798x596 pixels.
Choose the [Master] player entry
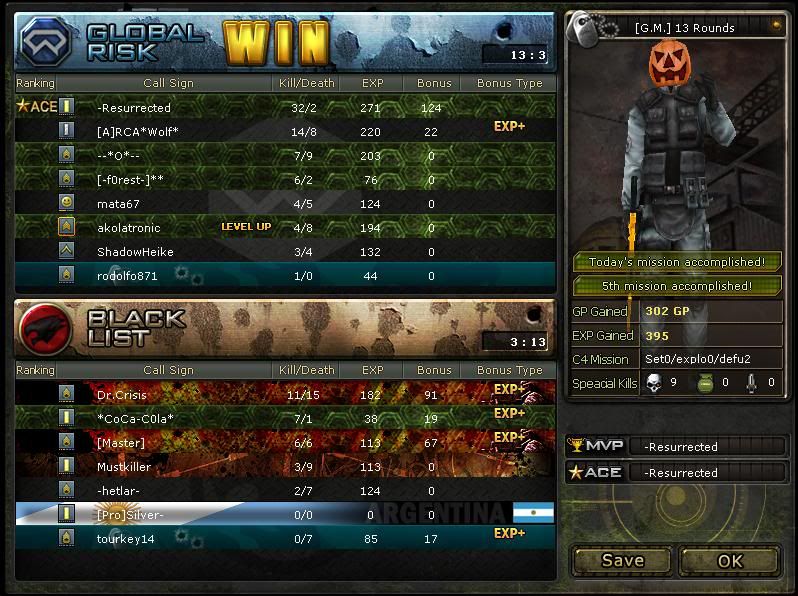(285, 442)
